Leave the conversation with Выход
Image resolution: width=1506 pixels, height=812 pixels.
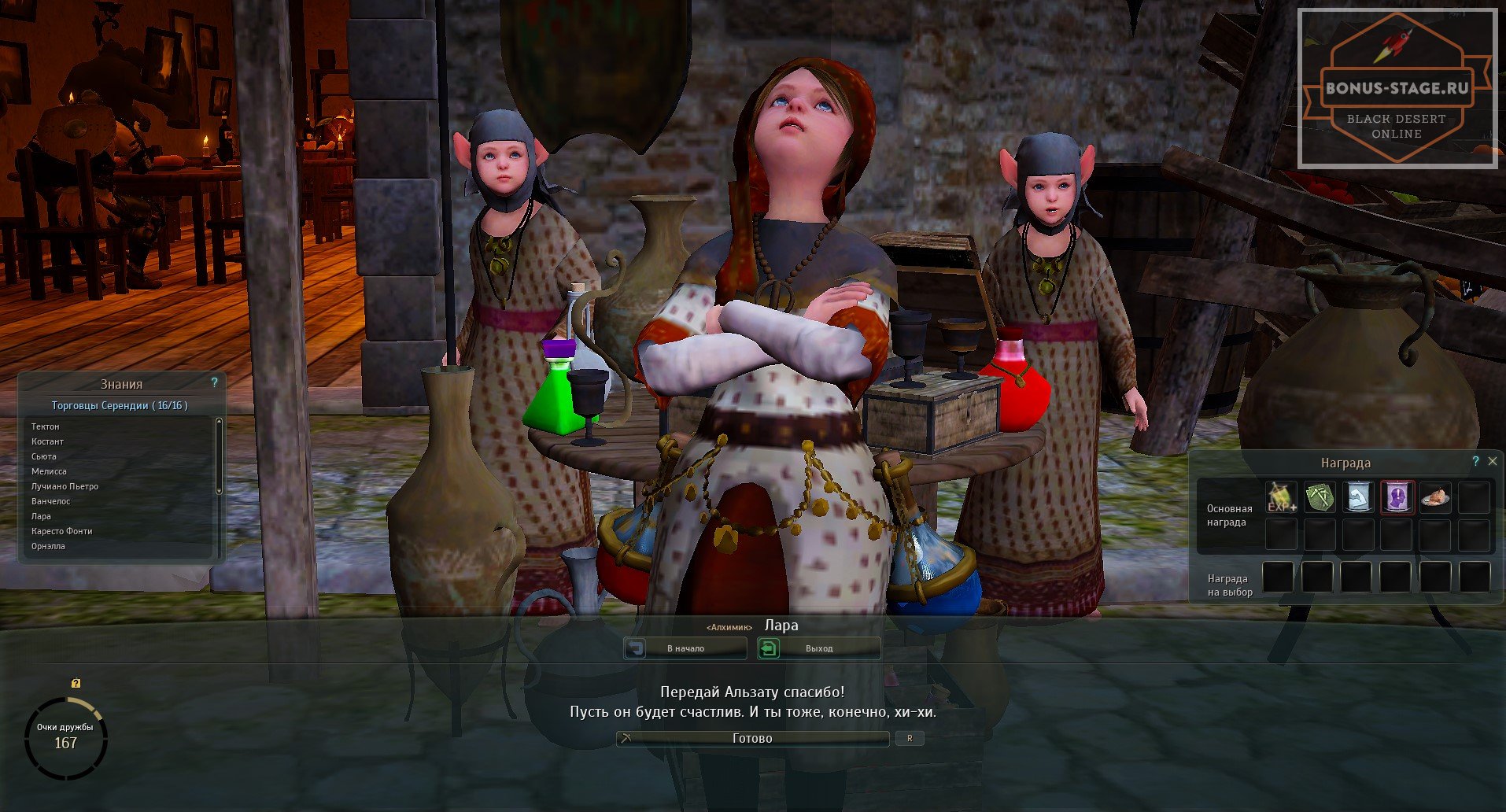click(x=818, y=648)
